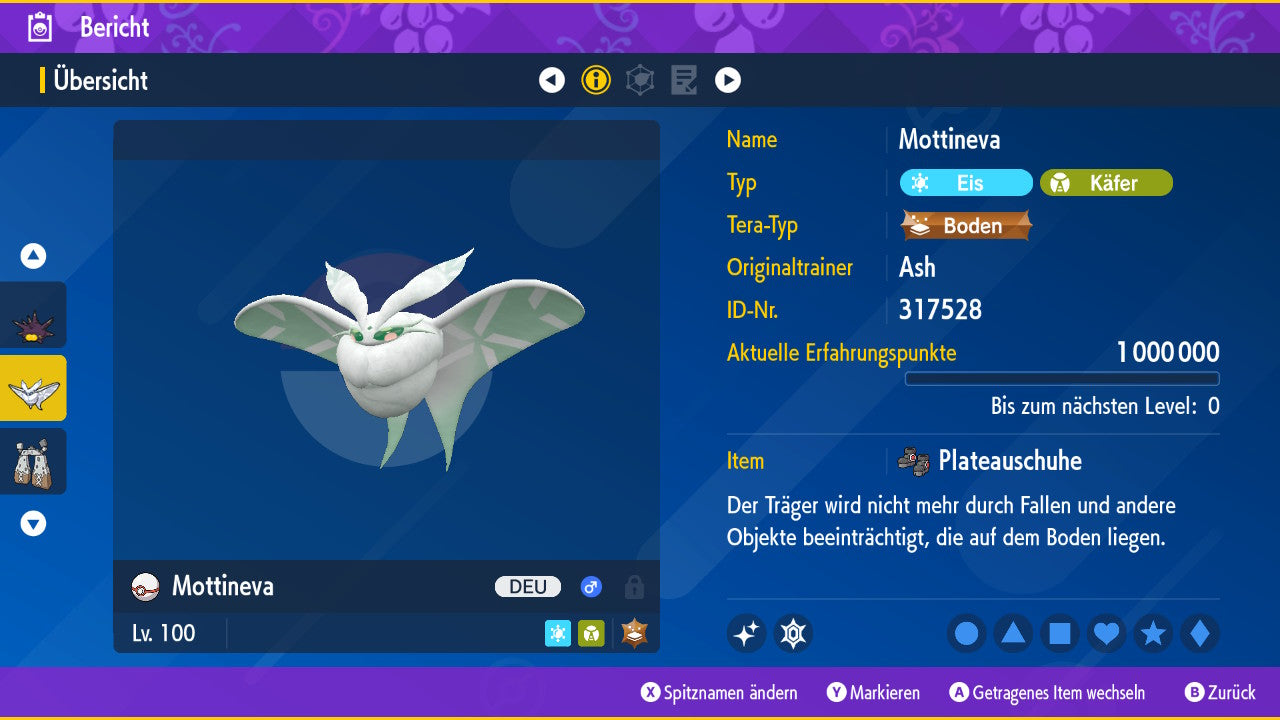The height and width of the screenshot is (720, 1280).
Task: Click the Eis type badge
Action: [x=966, y=183]
